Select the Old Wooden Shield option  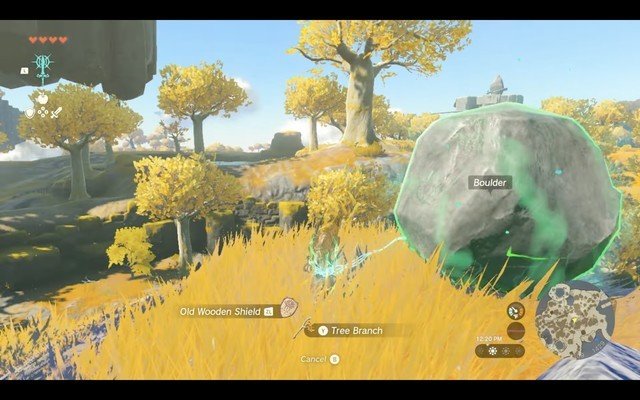(x=222, y=311)
